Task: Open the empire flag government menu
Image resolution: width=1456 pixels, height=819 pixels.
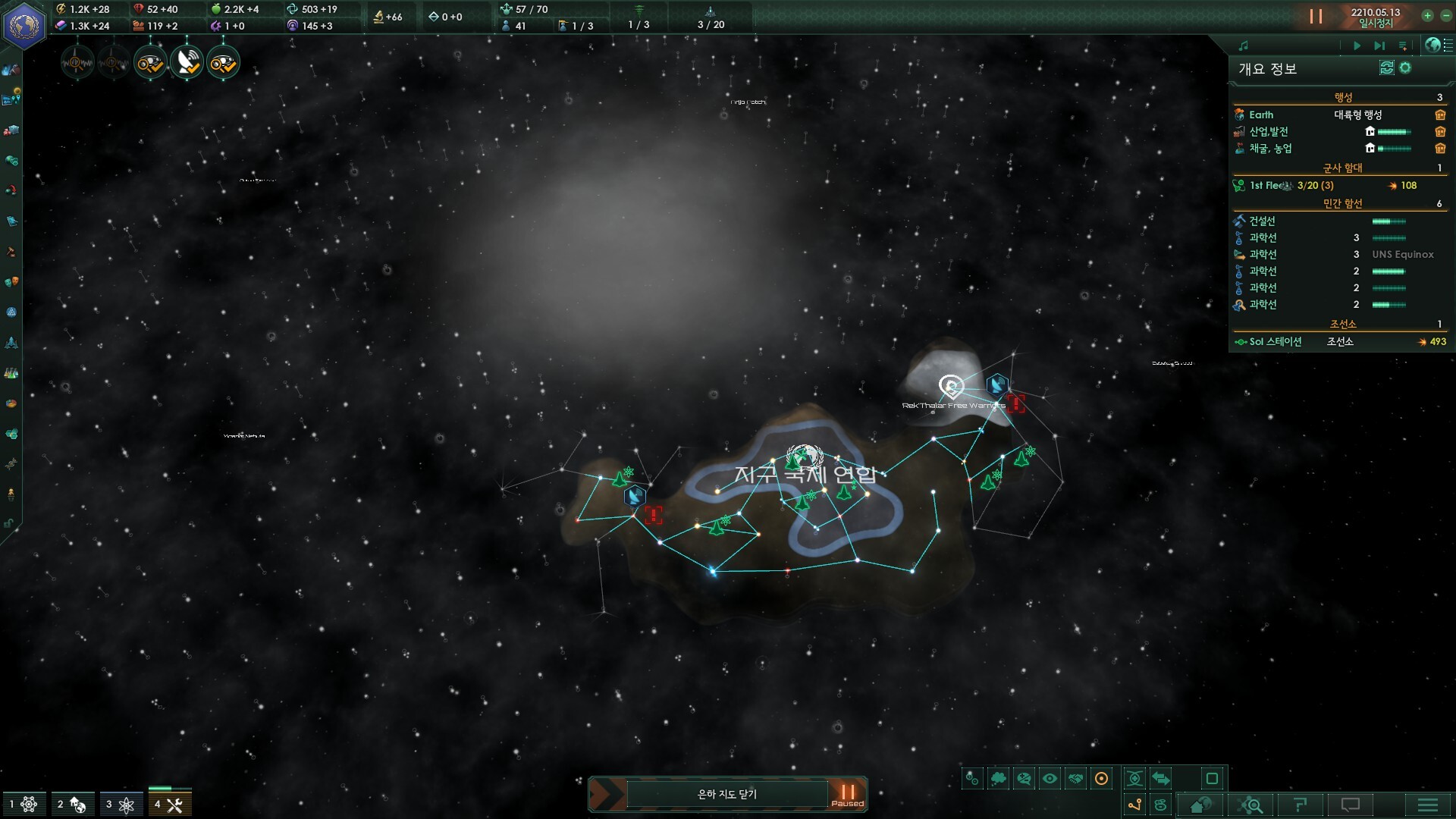Action: coord(24,25)
